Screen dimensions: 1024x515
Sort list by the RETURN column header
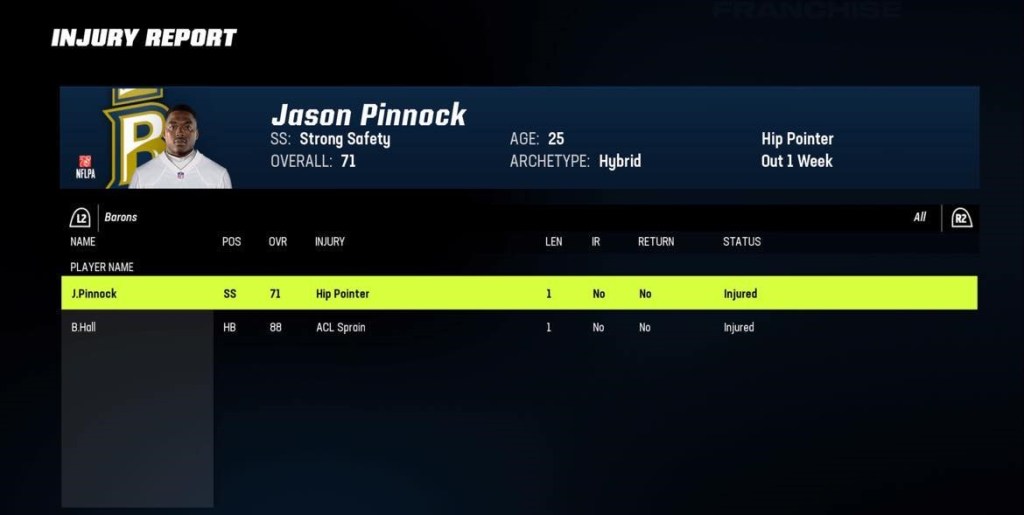[656, 242]
